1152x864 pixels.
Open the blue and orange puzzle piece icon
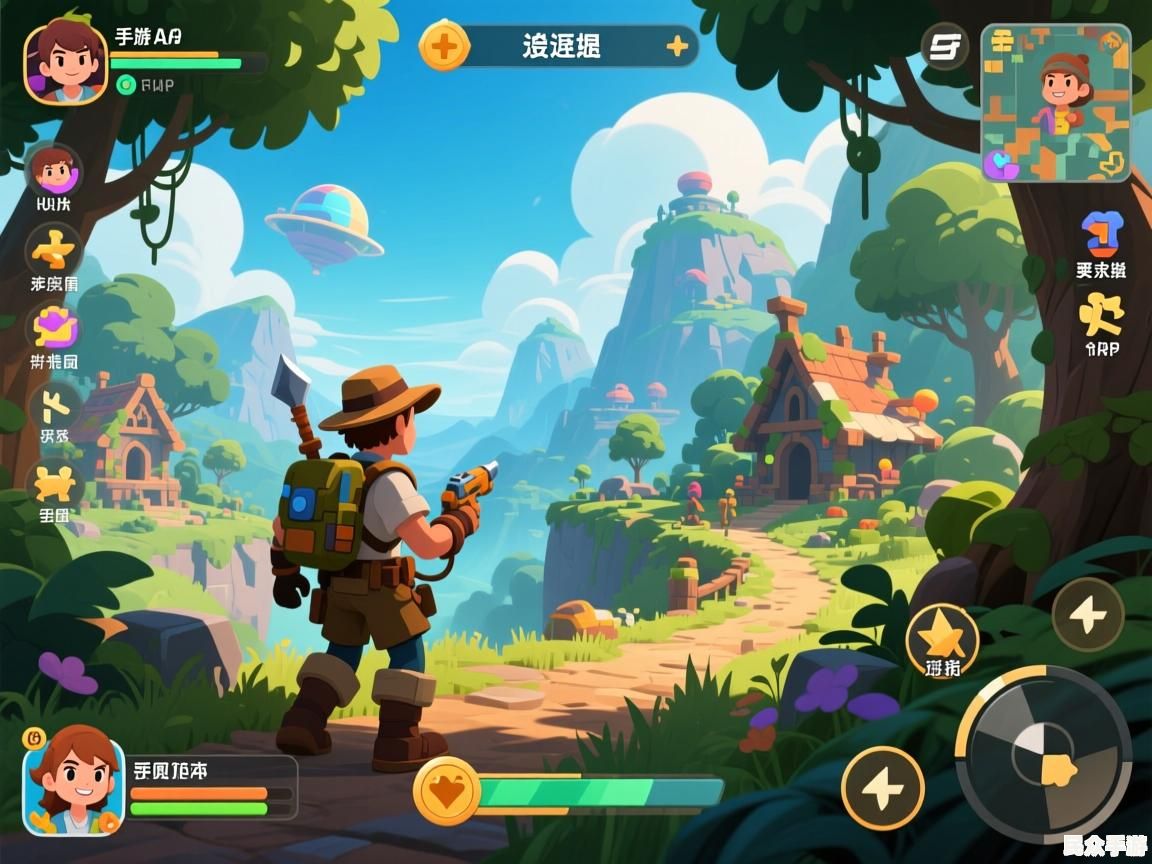tap(1102, 234)
